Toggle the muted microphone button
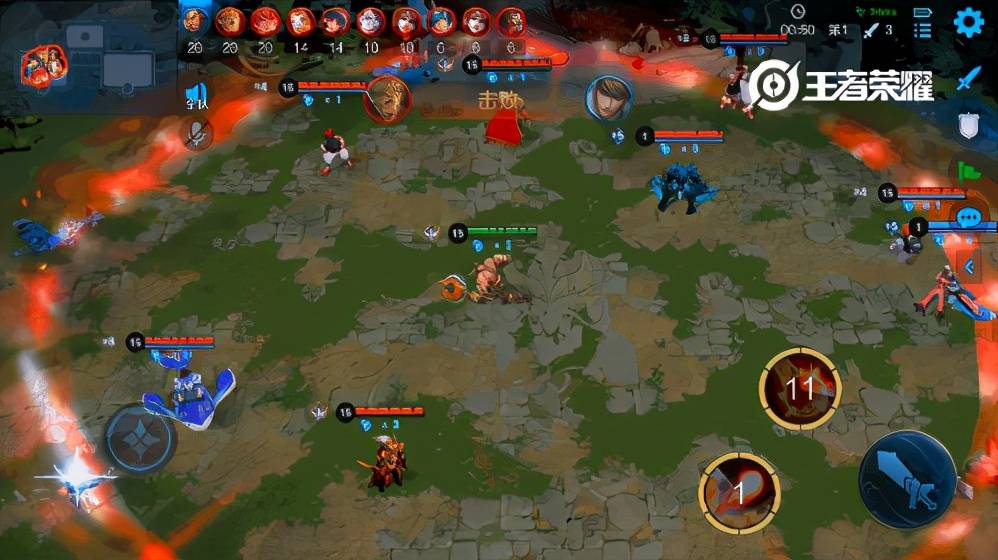This screenshot has width=998, height=560. coord(196,131)
